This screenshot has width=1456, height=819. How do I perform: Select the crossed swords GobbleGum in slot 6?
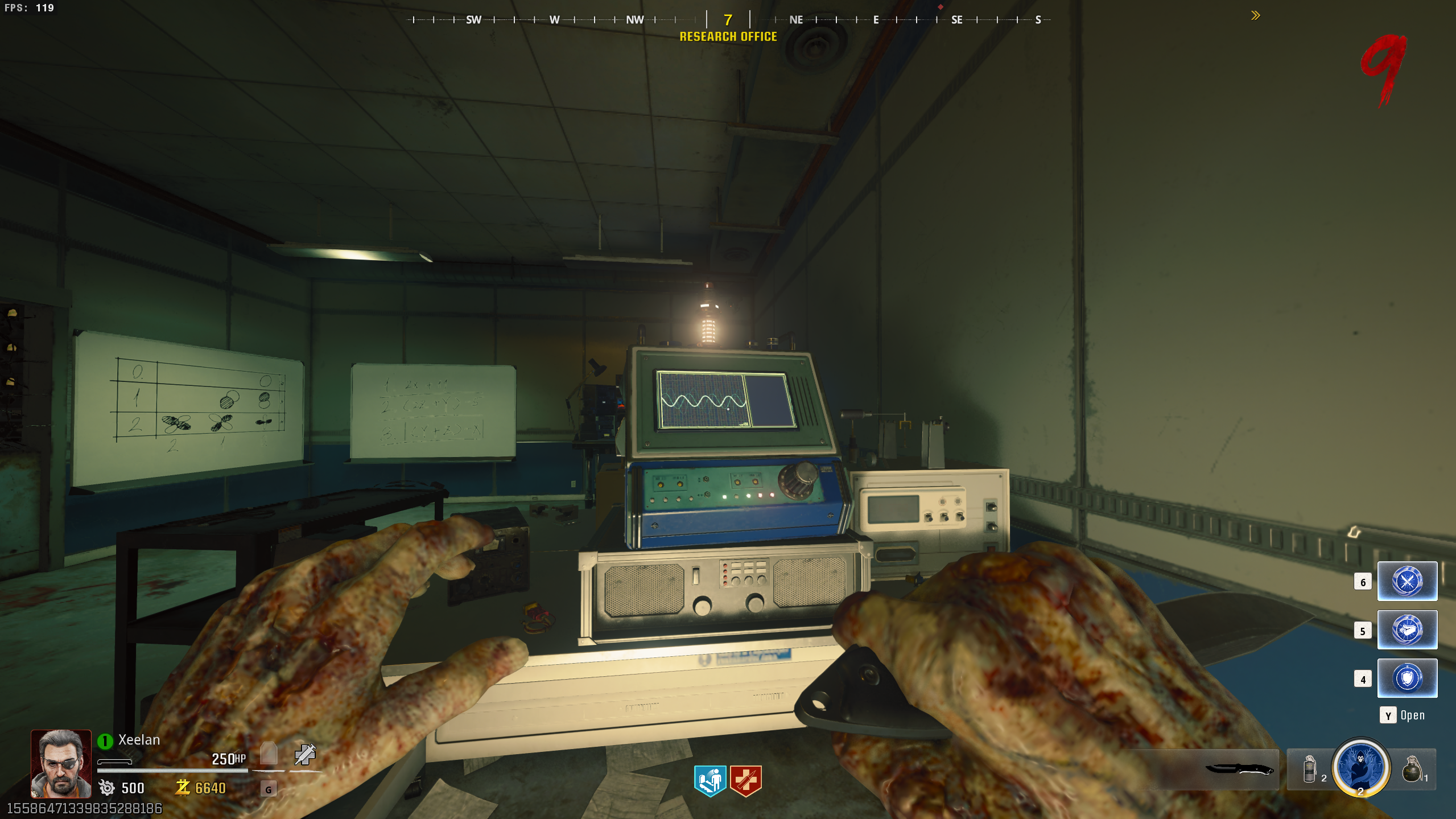click(1406, 581)
